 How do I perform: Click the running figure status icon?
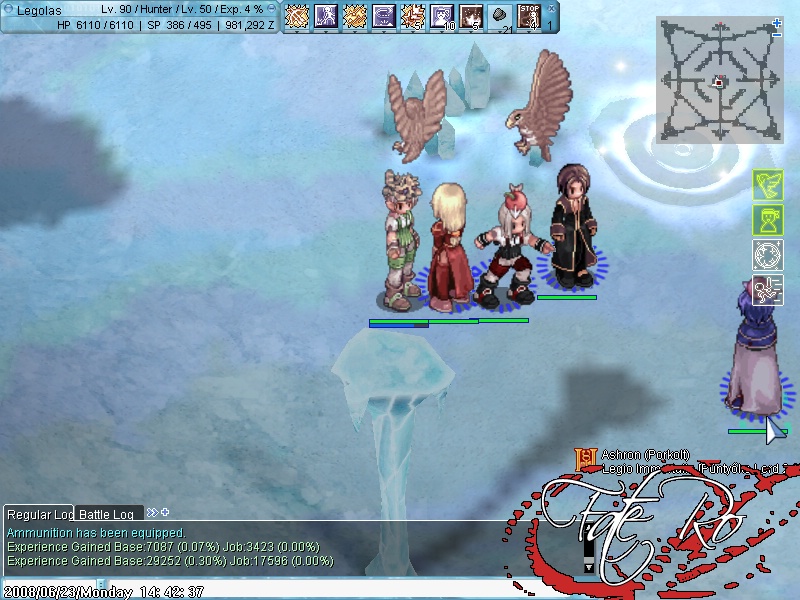coord(767,289)
